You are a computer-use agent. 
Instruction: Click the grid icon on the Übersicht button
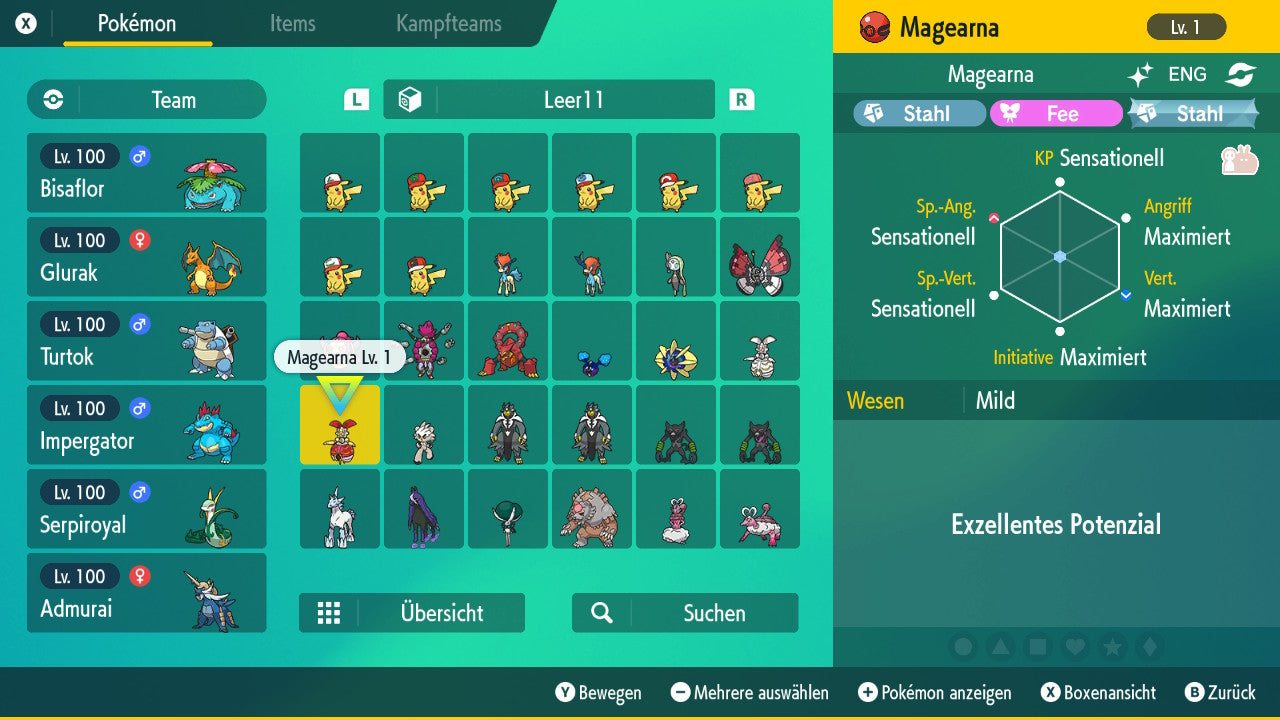[x=331, y=613]
